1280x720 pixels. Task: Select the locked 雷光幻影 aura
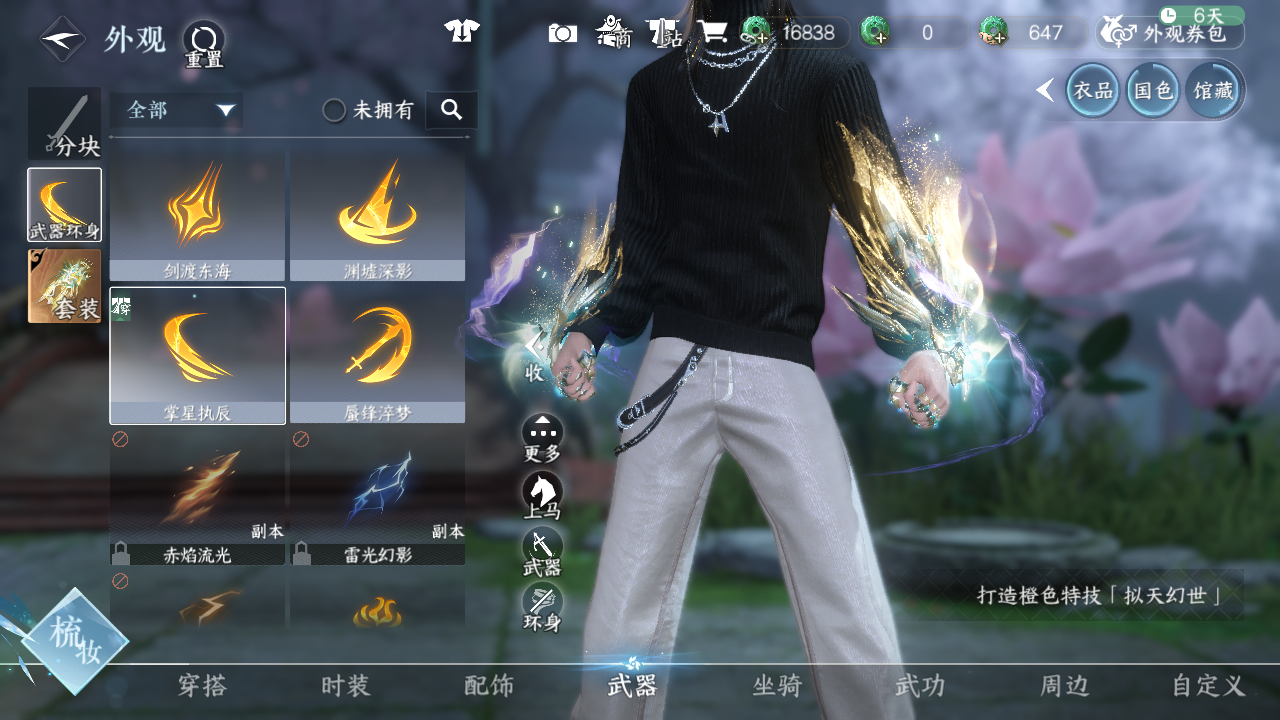point(377,497)
